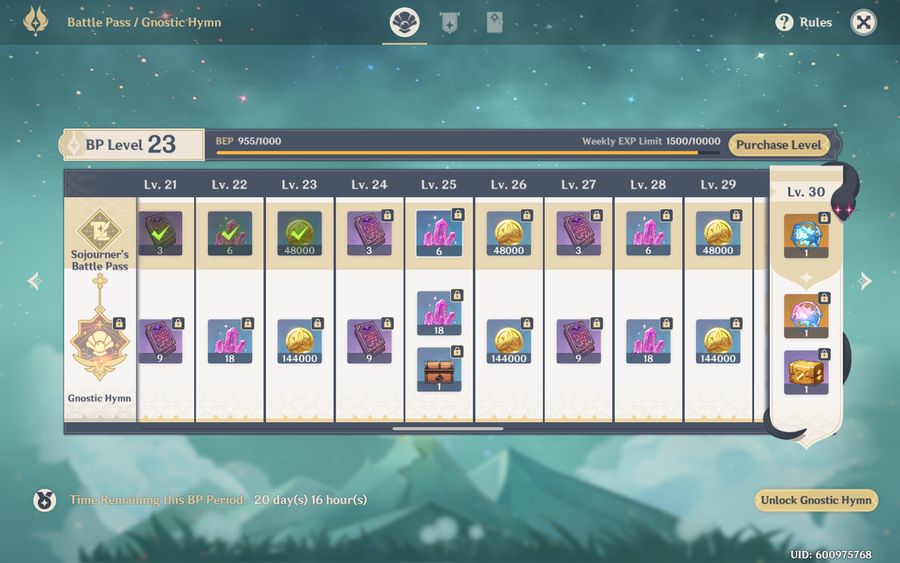Image resolution: width=900 pixels, height=563 pixels.
Task: Select Lv. 30 golden cube reward
Action: (806, 372)
